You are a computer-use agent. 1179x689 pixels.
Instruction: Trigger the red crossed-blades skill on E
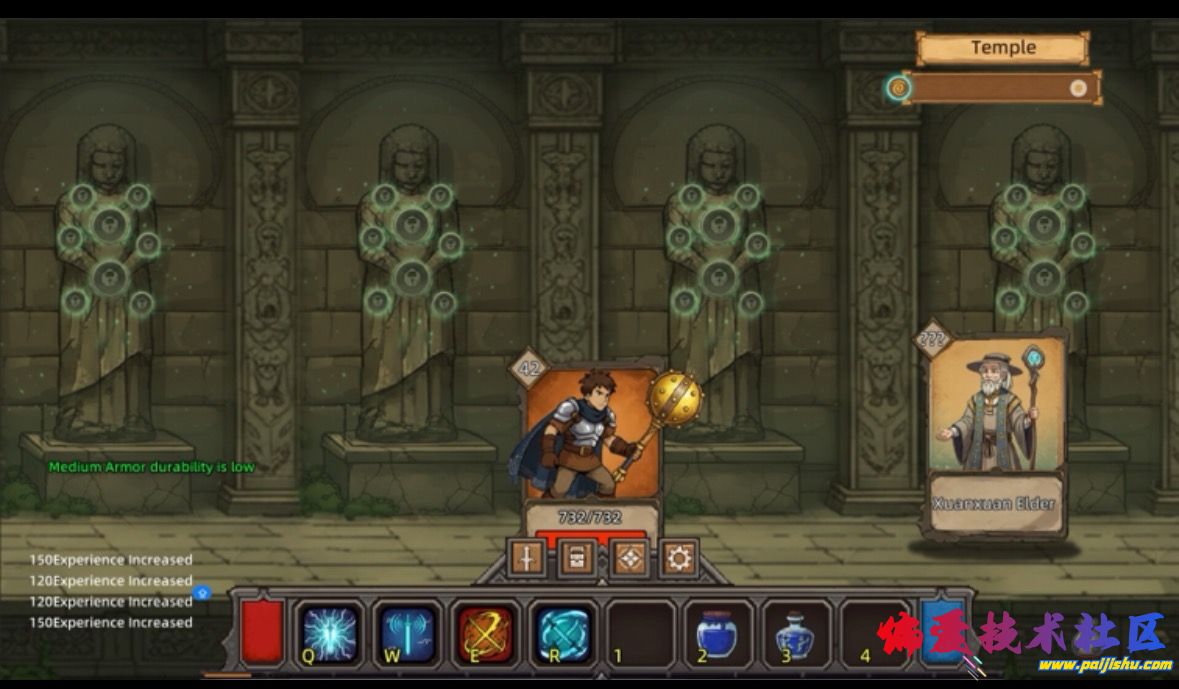click(x=486, y=633)
